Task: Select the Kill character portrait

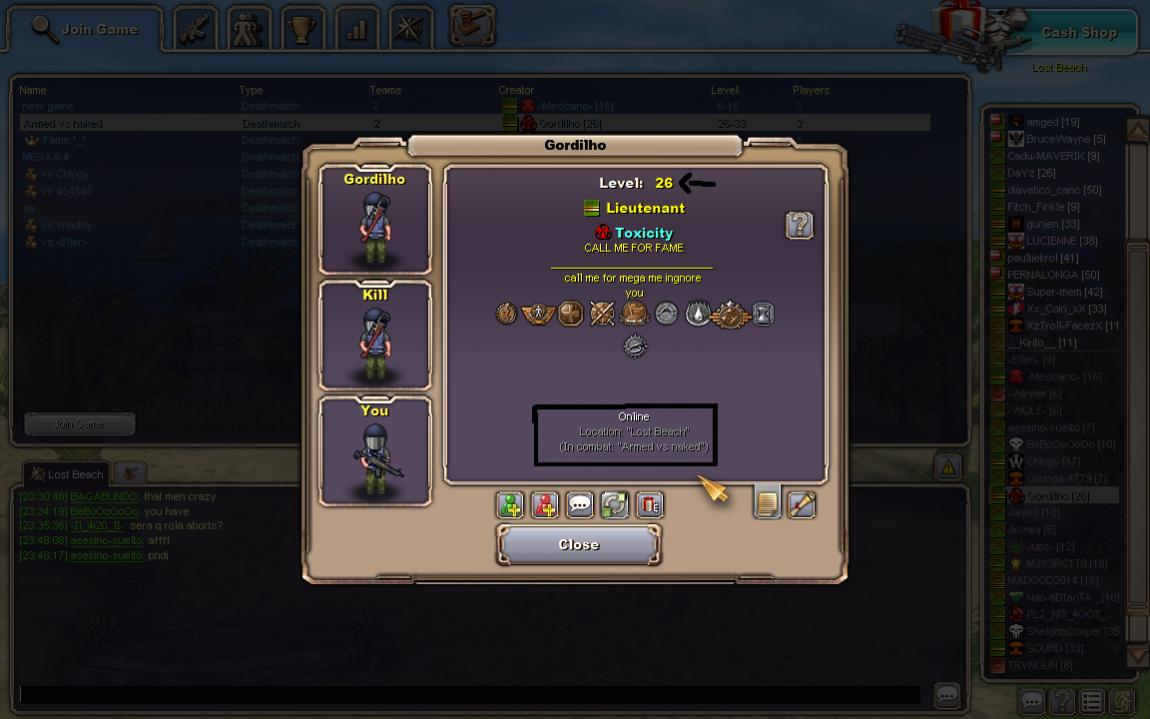Action: (x=375, y=336)
